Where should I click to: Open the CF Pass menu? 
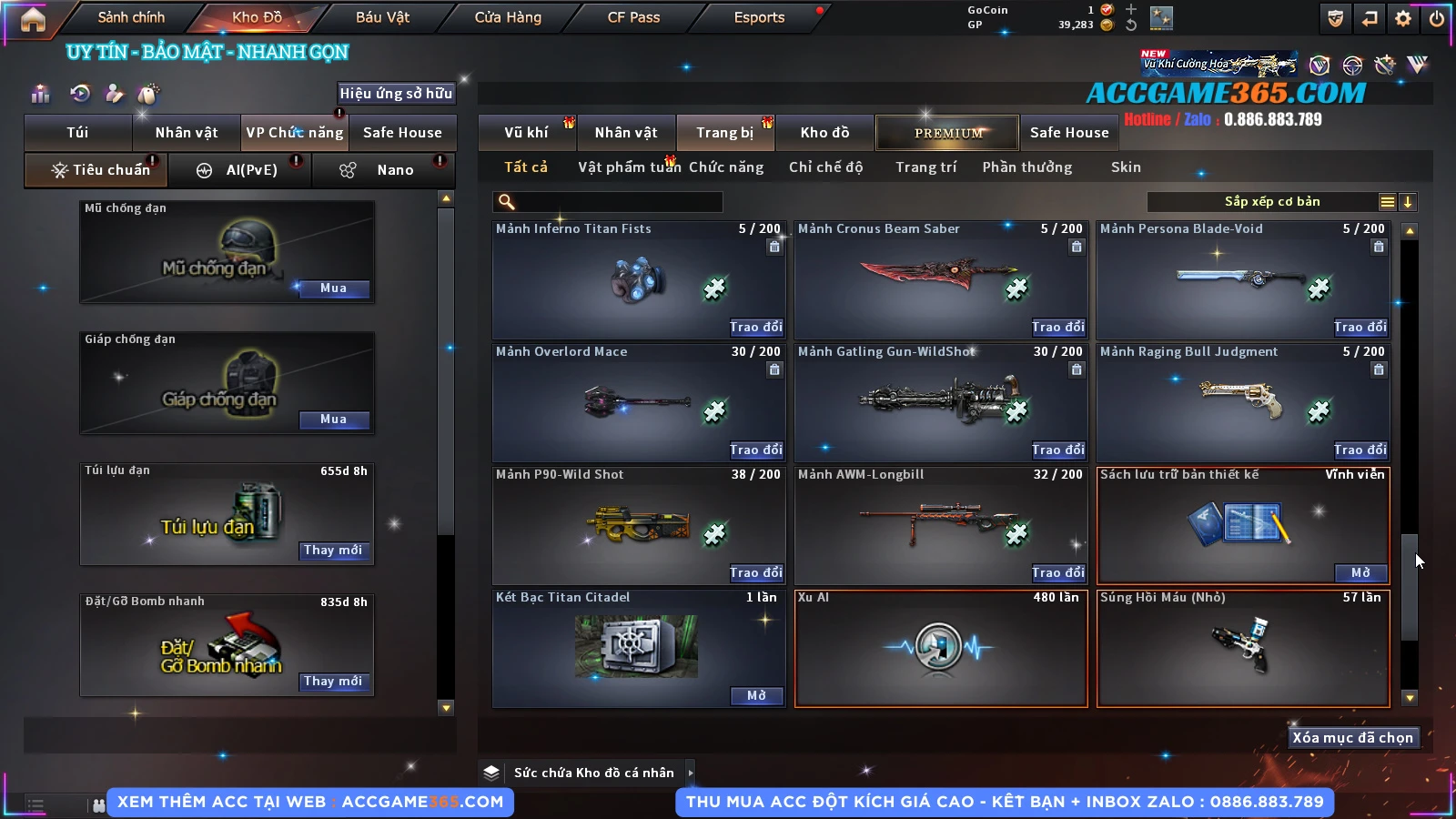(x=633, y=17)
